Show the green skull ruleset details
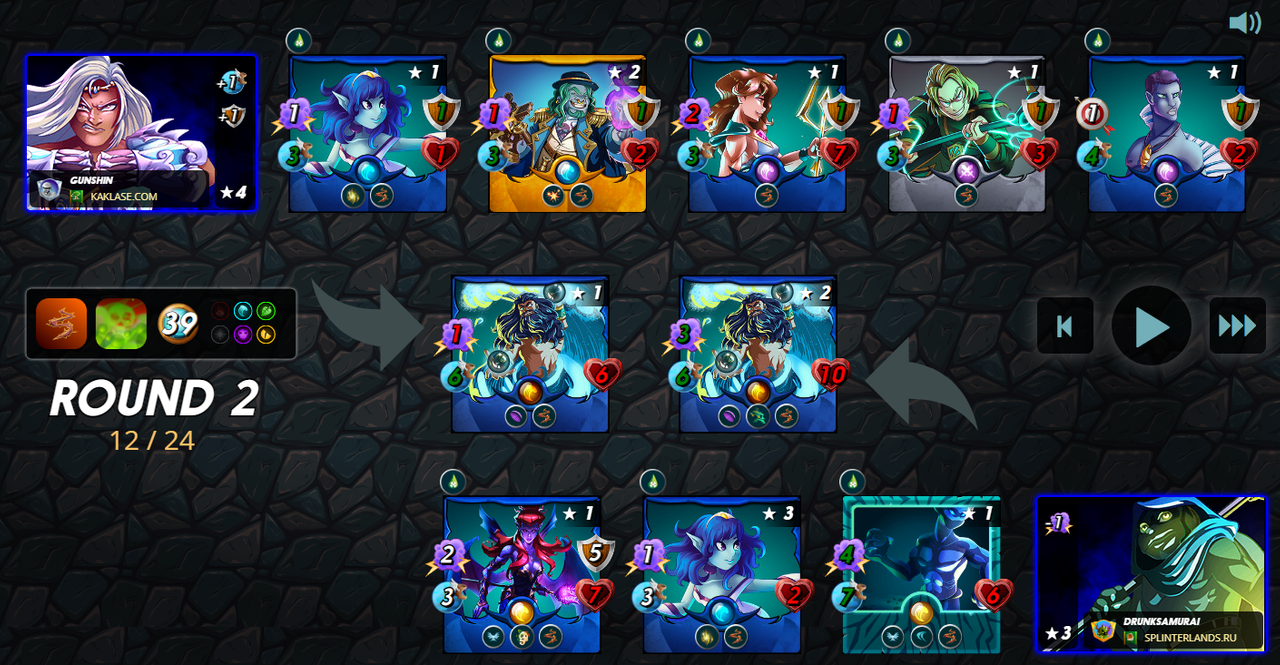The image size is (1280, 665). click(x=121, y=324)
